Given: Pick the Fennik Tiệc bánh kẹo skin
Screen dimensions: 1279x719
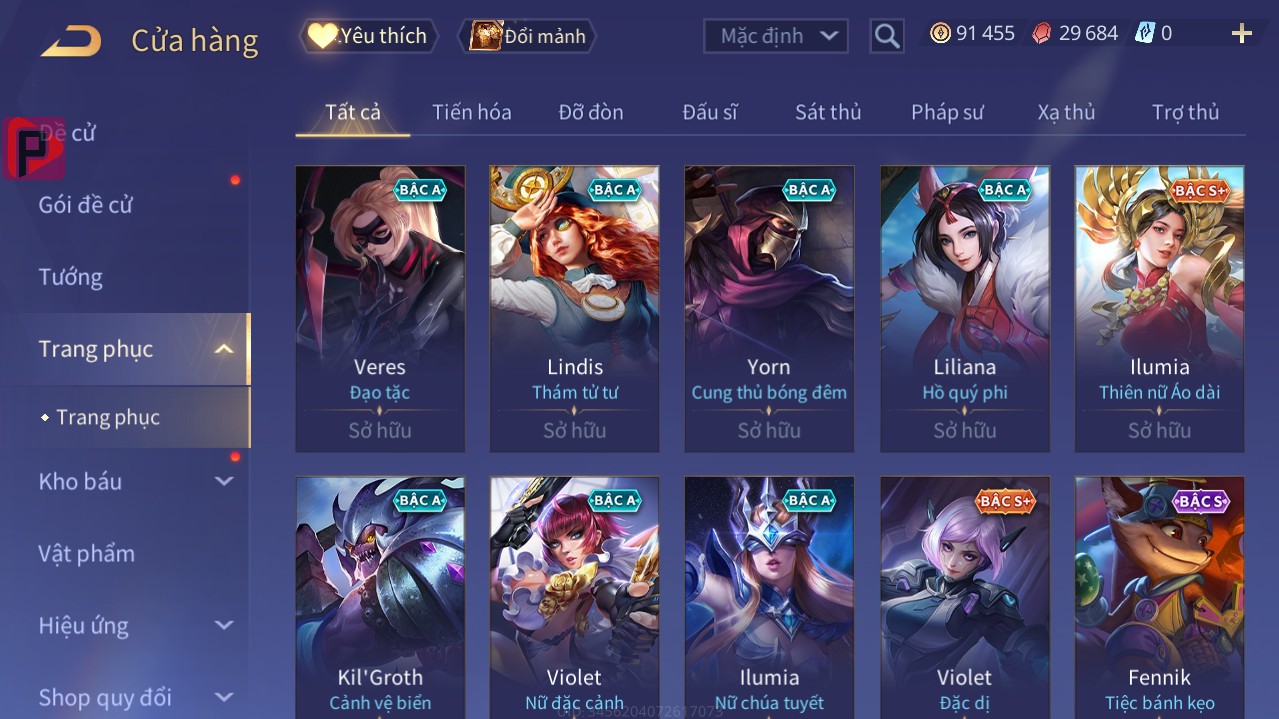Looking at the screenshot, I should [1159, 598].
